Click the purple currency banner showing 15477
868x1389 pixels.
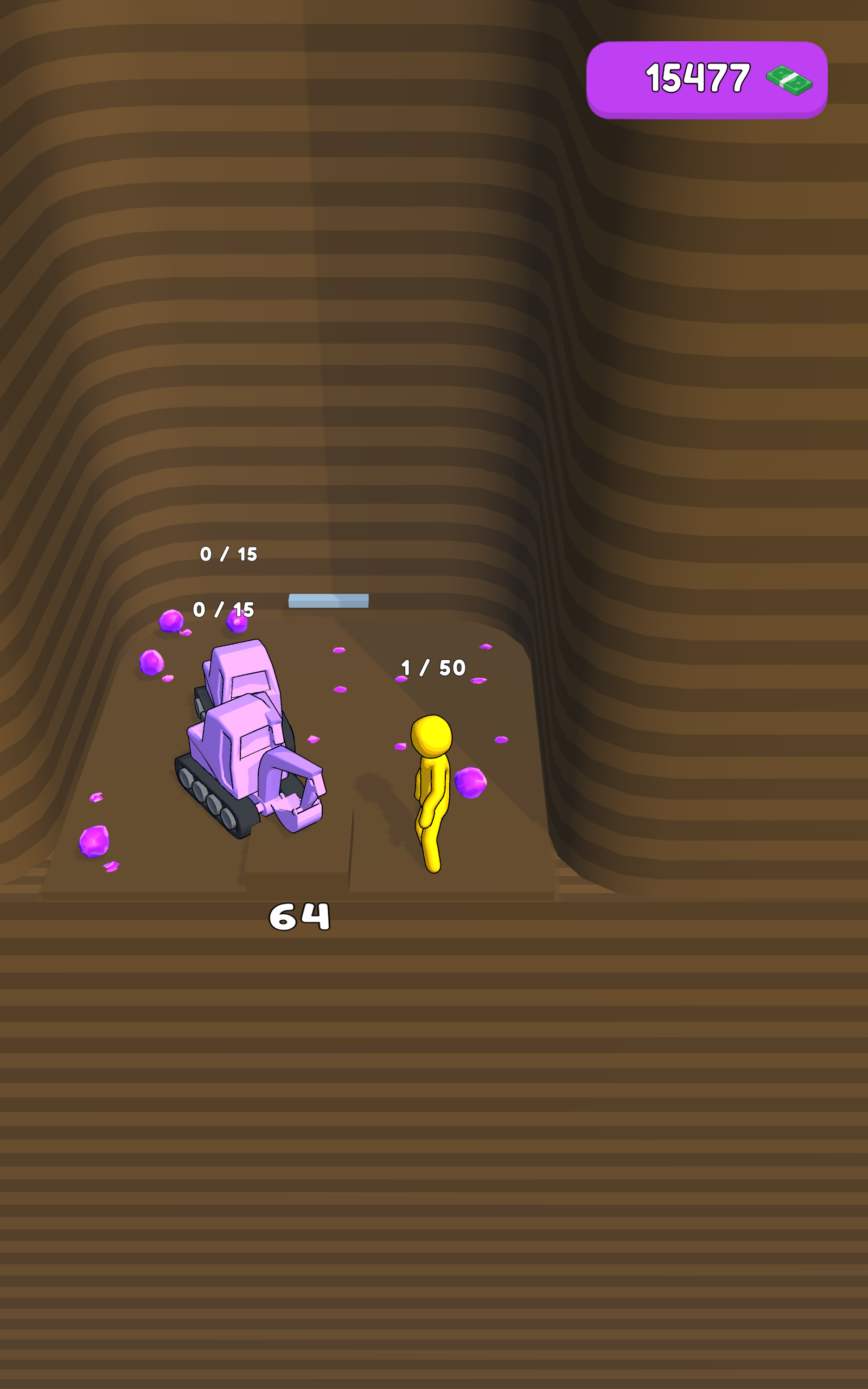[706, 78]
